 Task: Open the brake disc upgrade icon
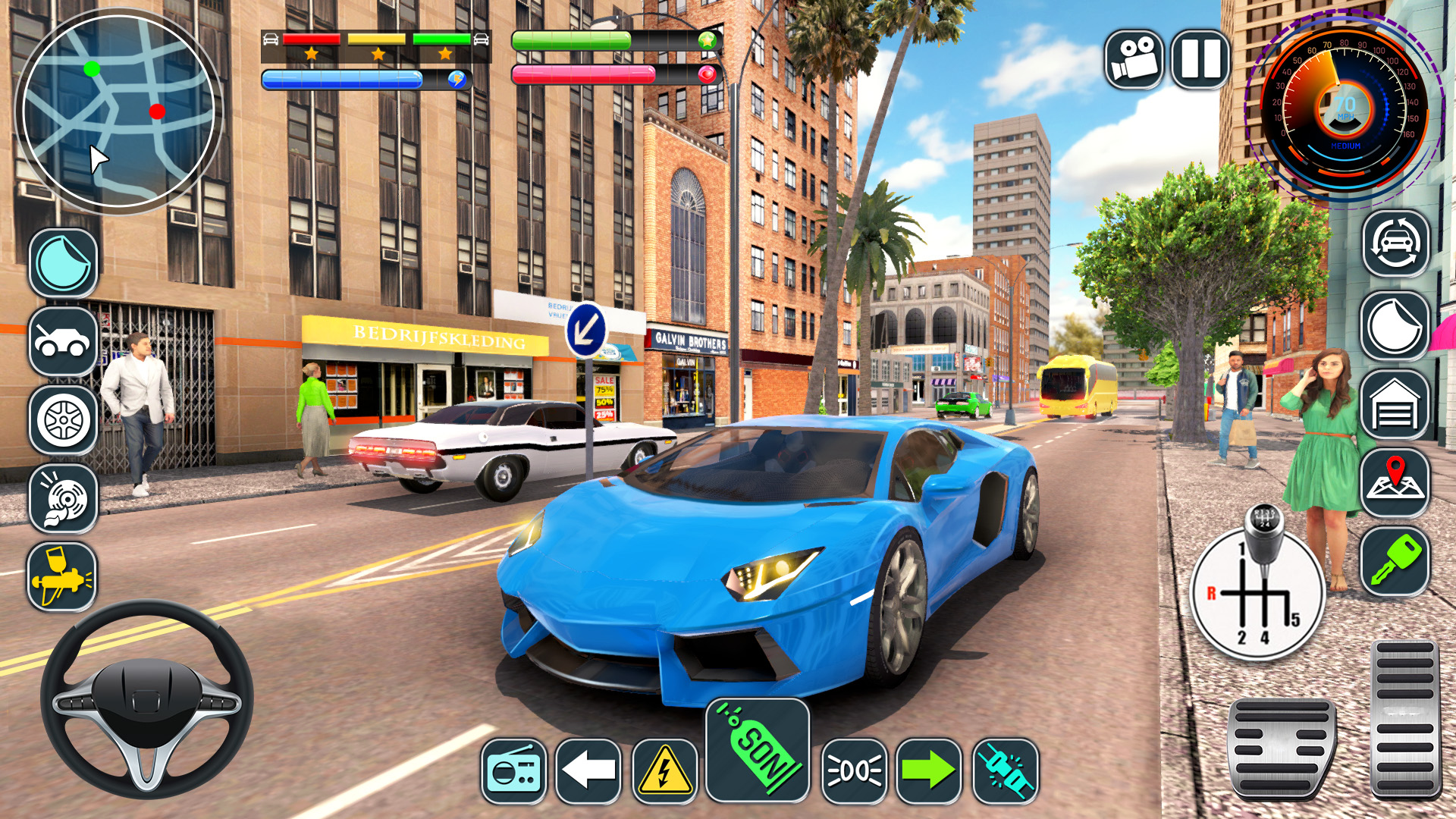pos(64,499)
